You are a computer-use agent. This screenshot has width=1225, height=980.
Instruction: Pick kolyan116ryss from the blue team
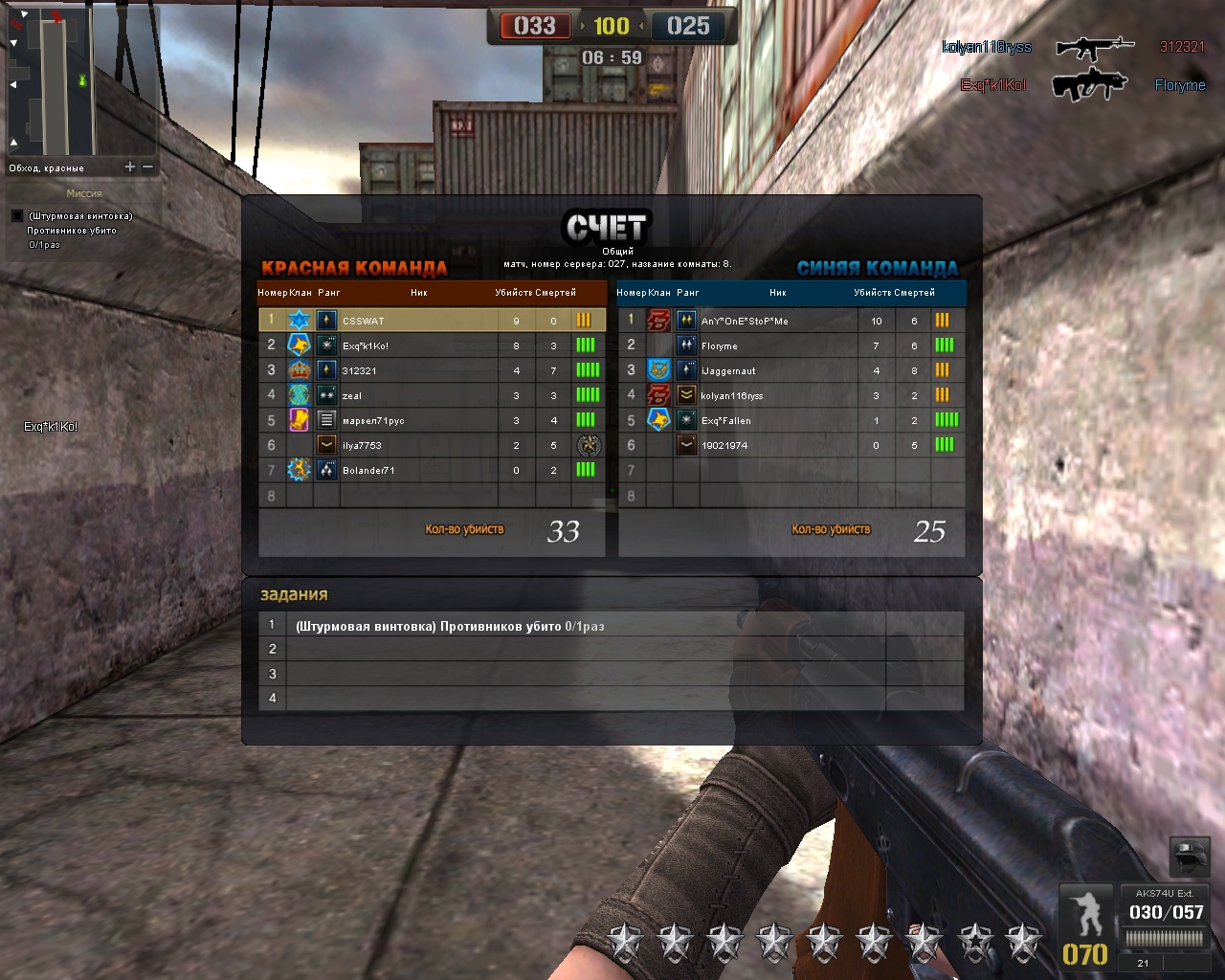point(732,395)
